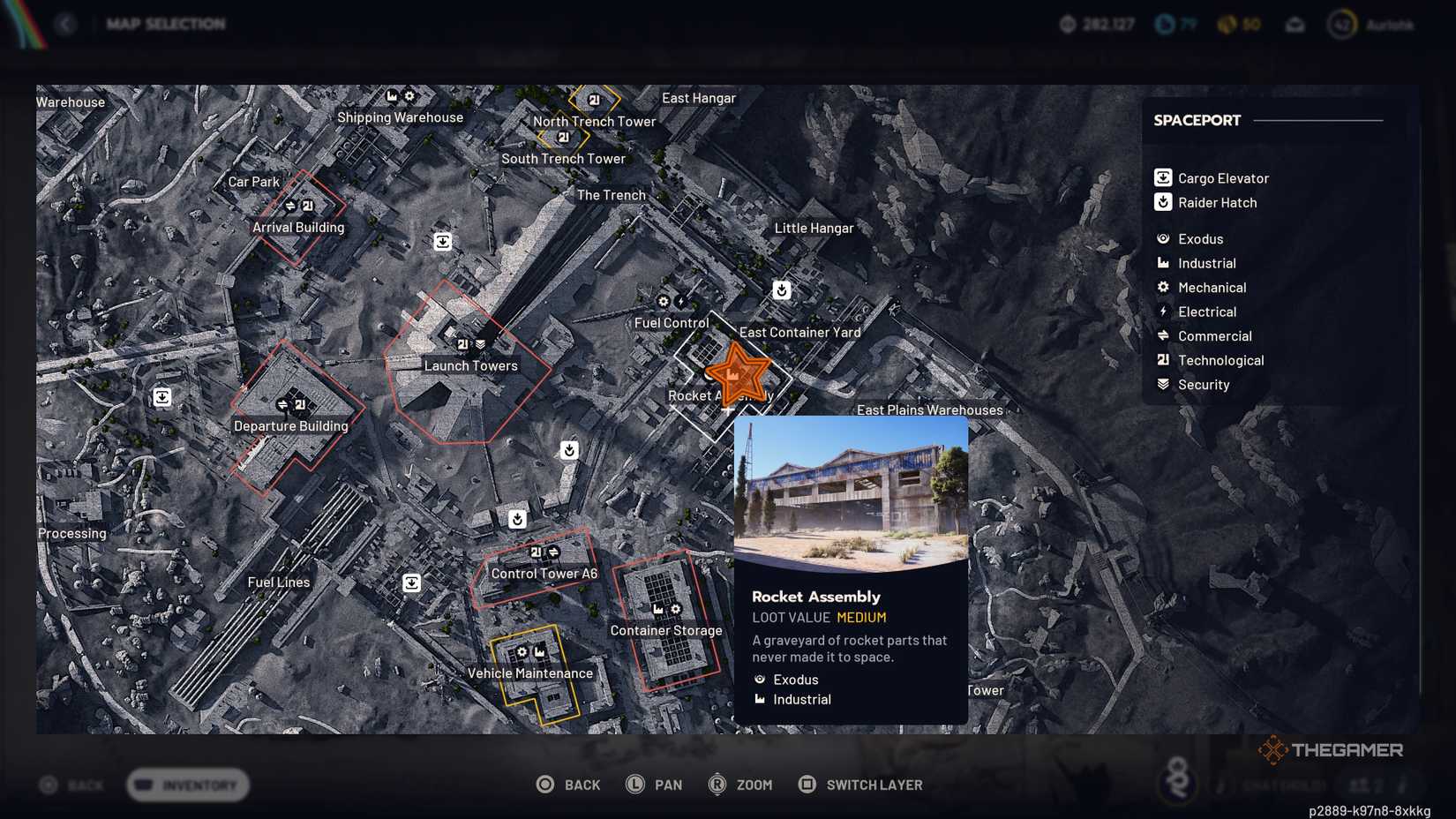Click the Cargo Elevator icon near Departure Building

(x=162, y=398)
